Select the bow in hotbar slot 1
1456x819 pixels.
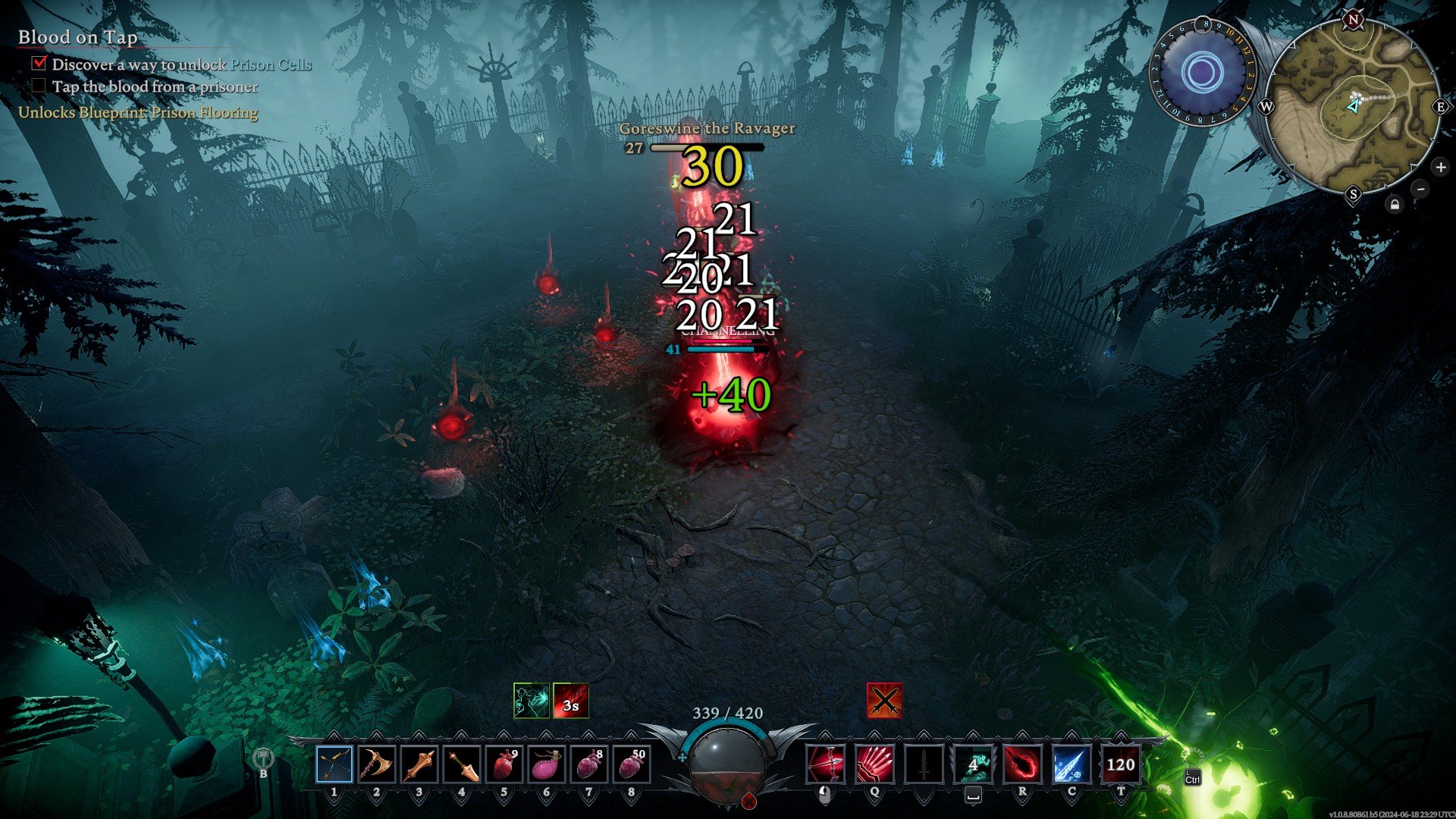coord(334,764)
